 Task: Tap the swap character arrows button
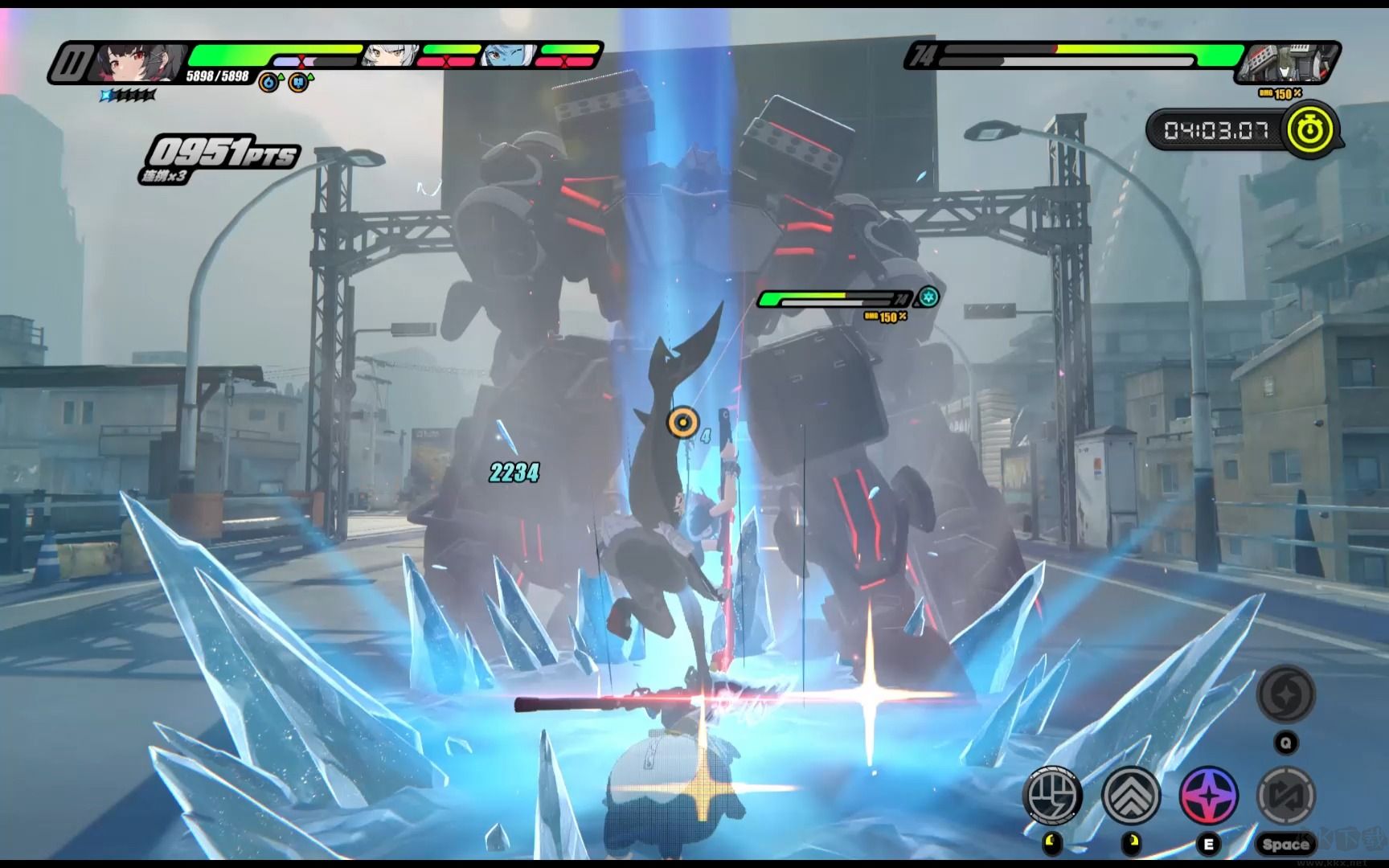click(1285, 795)
